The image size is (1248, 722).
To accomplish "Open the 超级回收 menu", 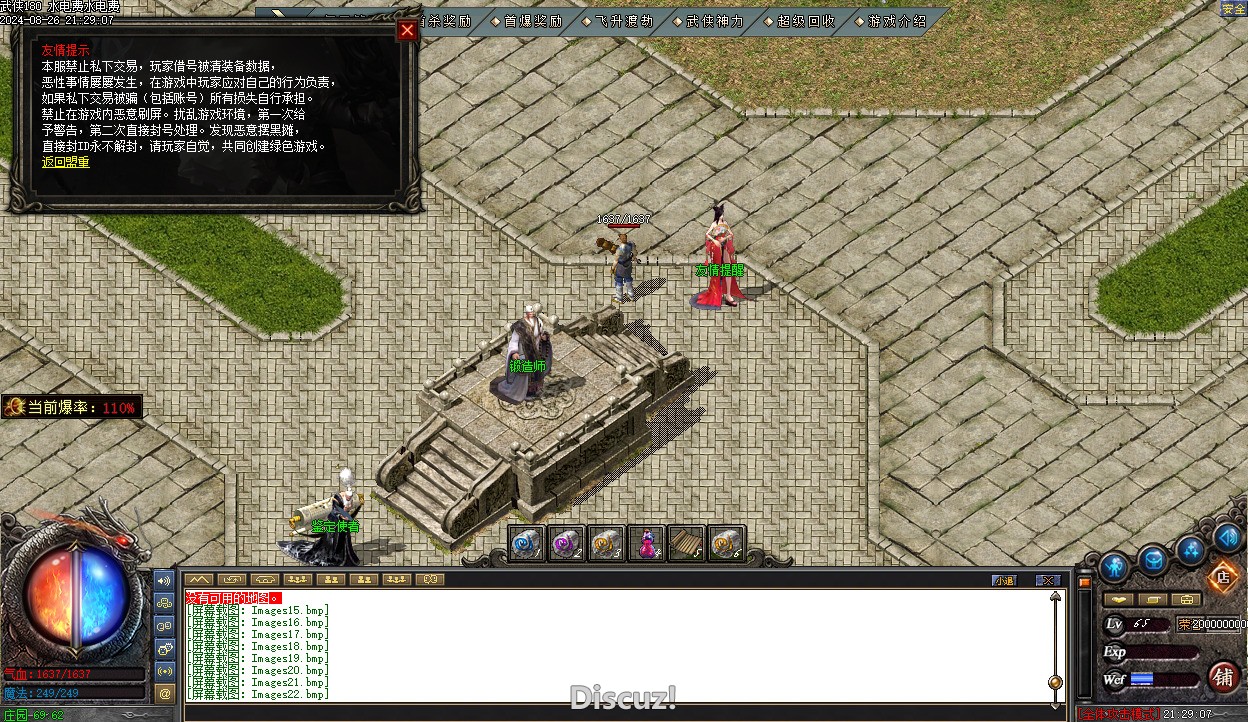I will pos(805,20).
